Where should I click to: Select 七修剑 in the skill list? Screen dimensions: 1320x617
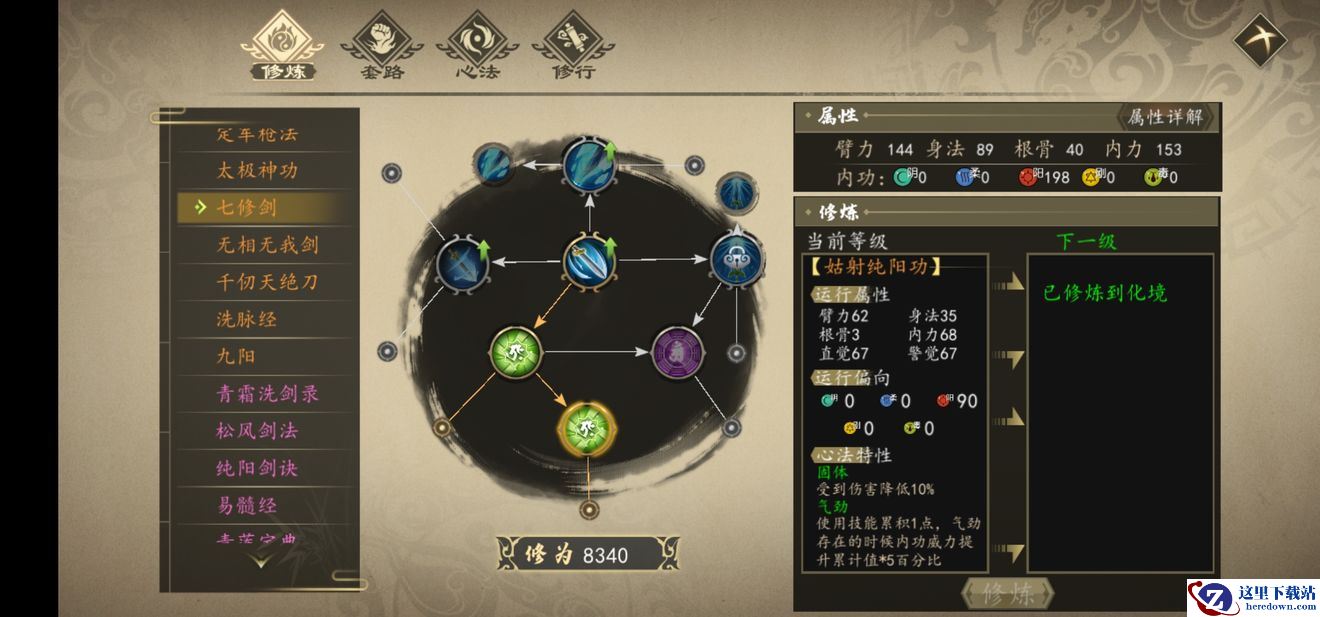[248, 207]
